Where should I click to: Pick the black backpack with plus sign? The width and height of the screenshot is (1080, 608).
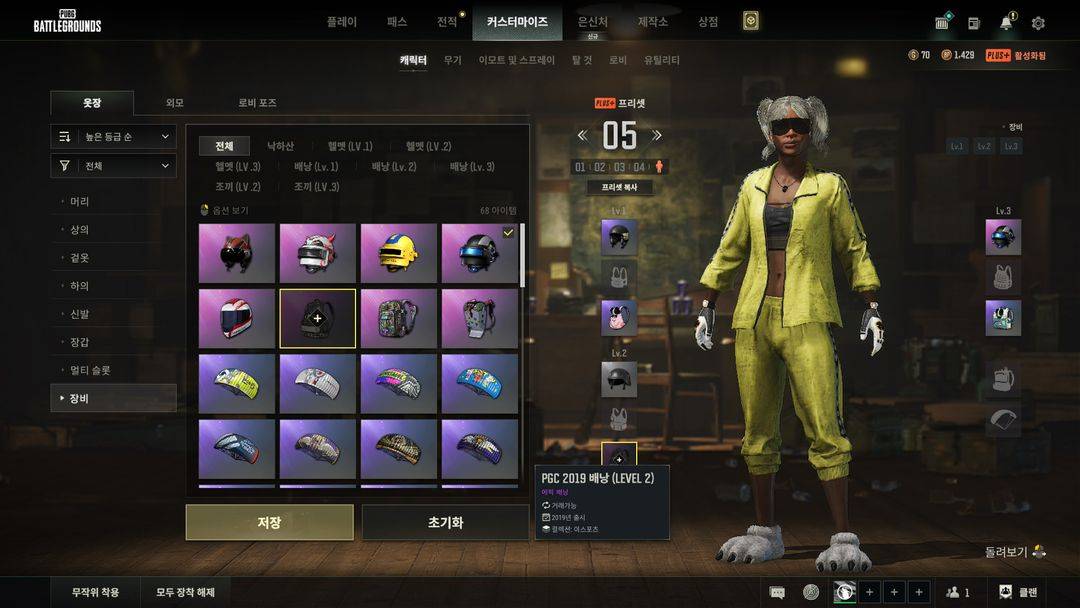pyautogui.click(x=317, y=318)
